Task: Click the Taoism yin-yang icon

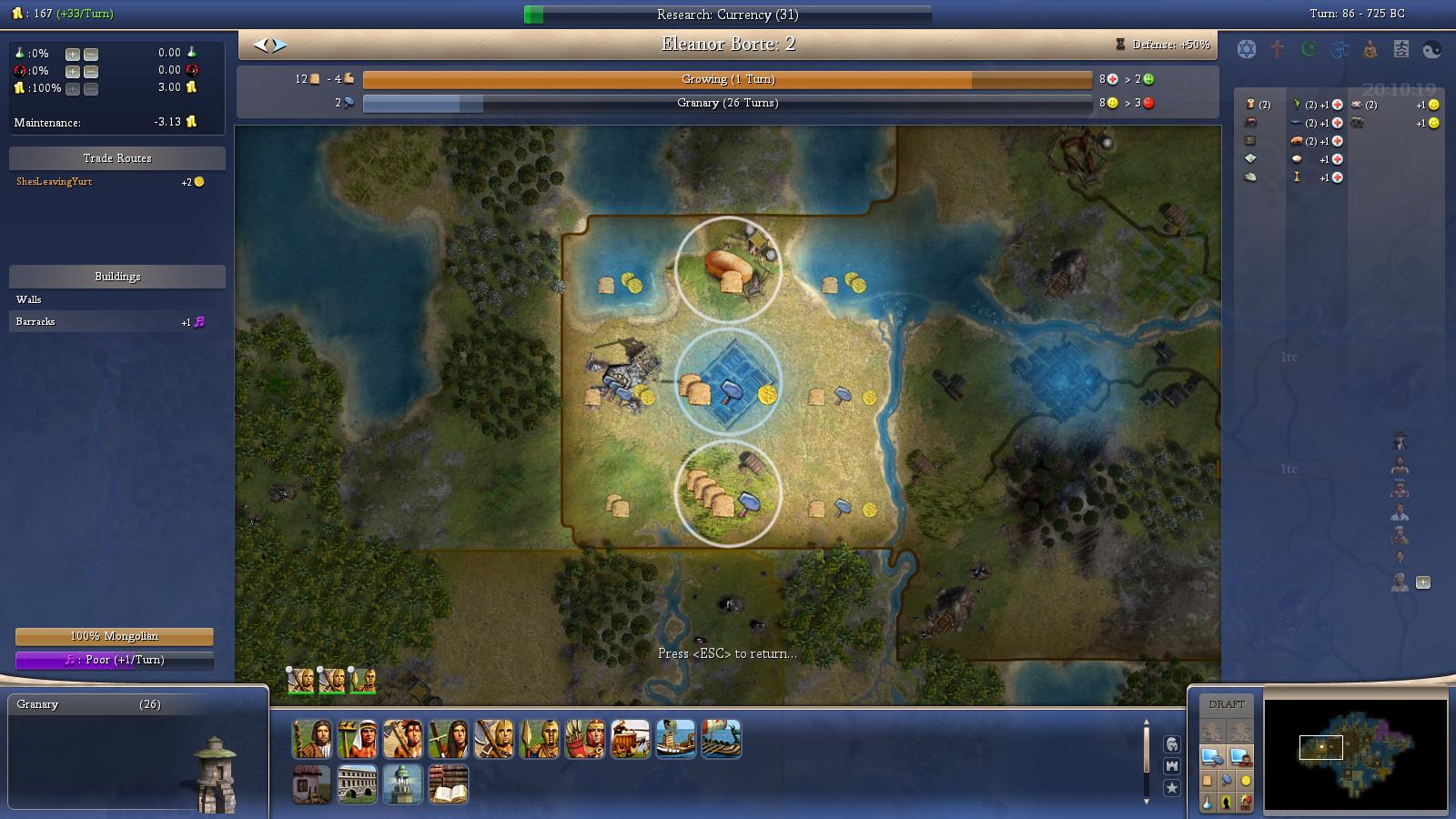Action: [x=1431, y=49]
